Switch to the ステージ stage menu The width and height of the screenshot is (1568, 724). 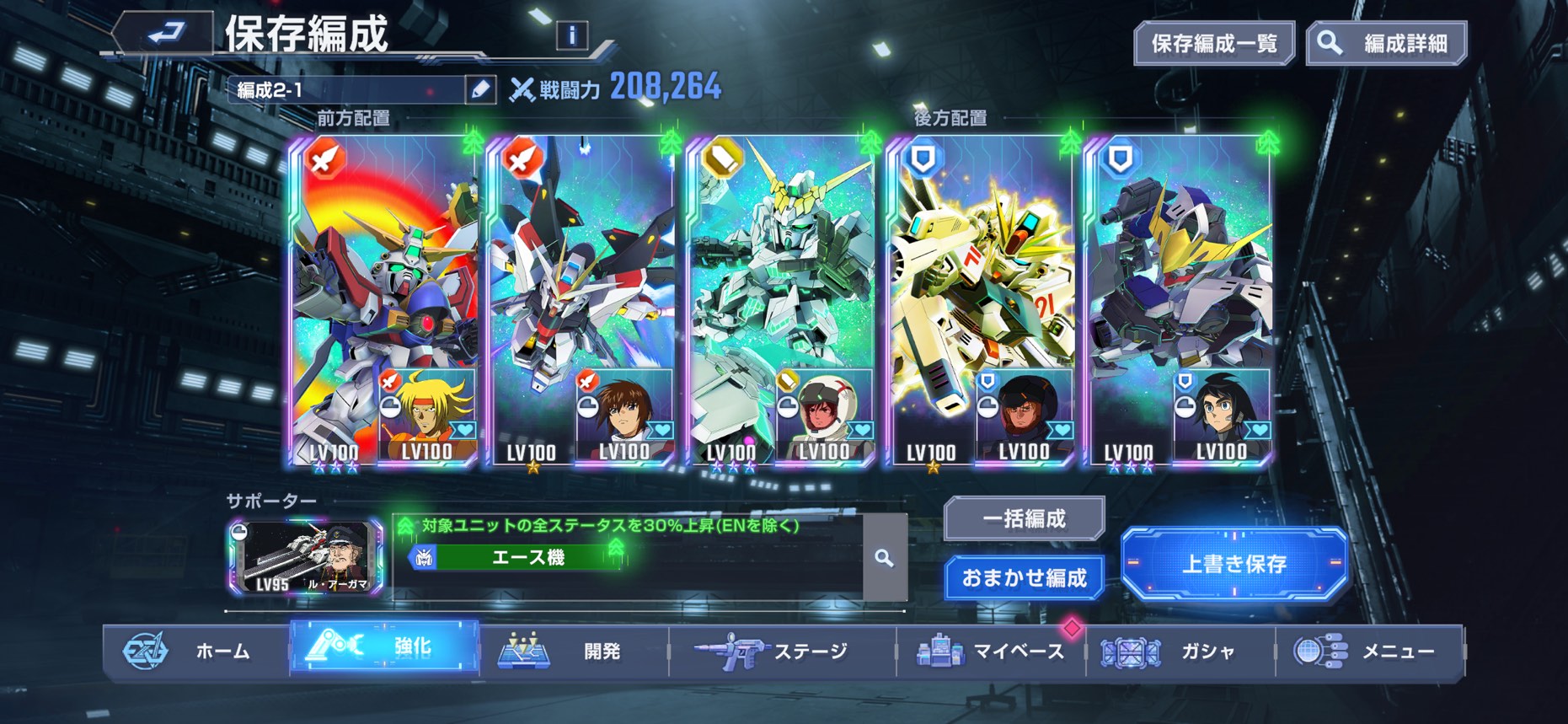coord(782,651)
